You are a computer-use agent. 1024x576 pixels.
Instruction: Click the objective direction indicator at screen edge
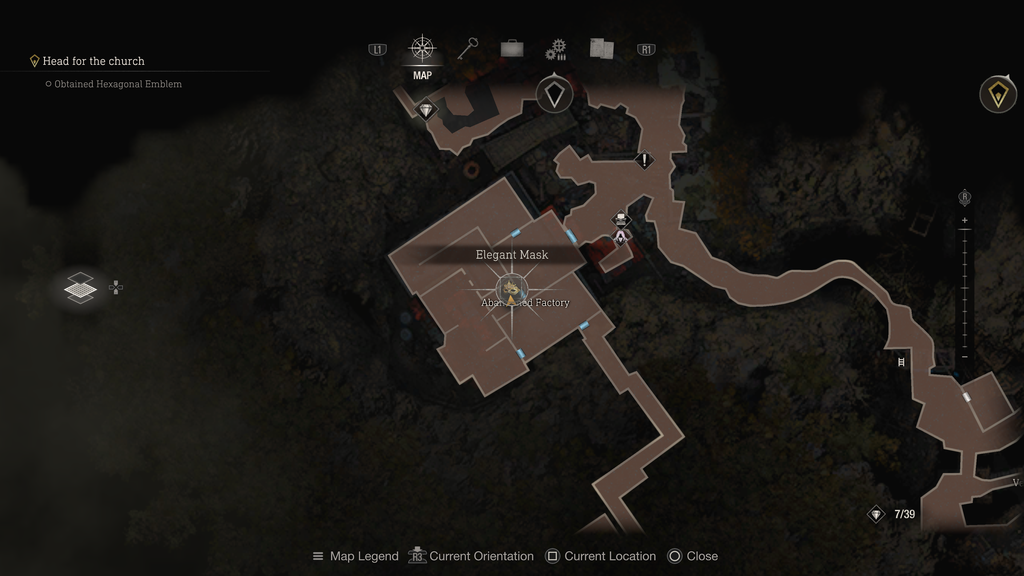[997, 94]
